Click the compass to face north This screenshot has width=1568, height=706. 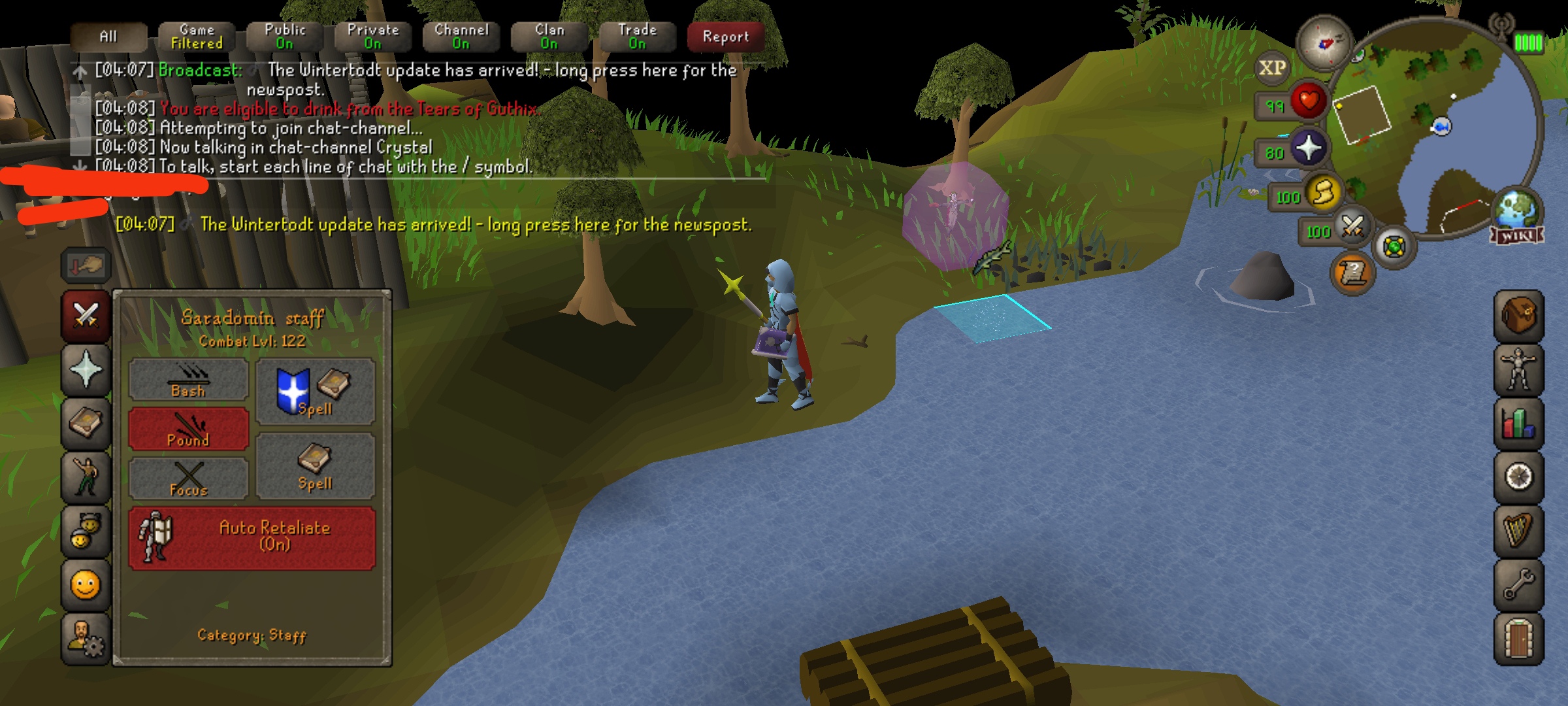coord(1324,43)
